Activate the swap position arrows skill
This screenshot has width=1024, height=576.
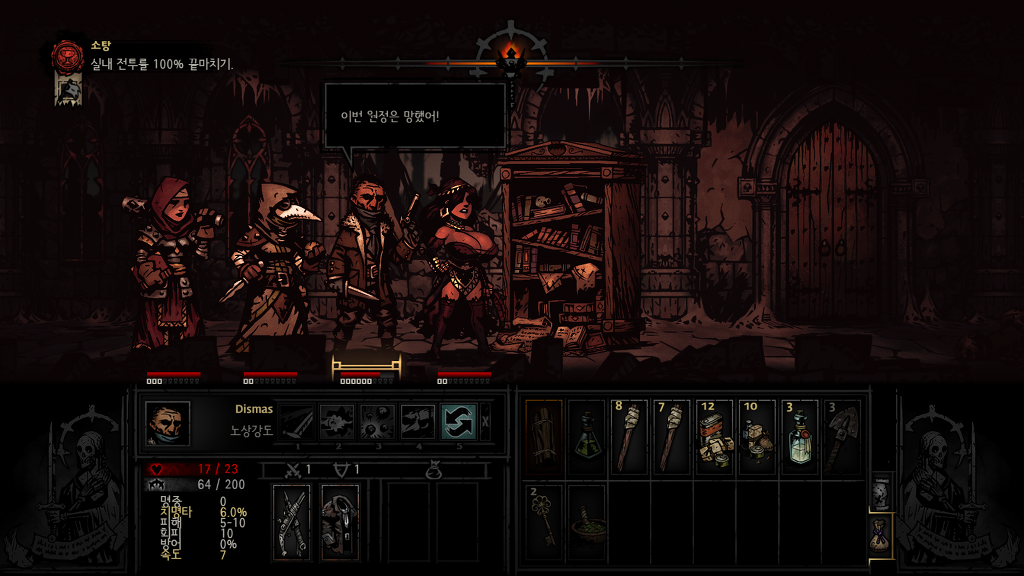tap(458, 422)
